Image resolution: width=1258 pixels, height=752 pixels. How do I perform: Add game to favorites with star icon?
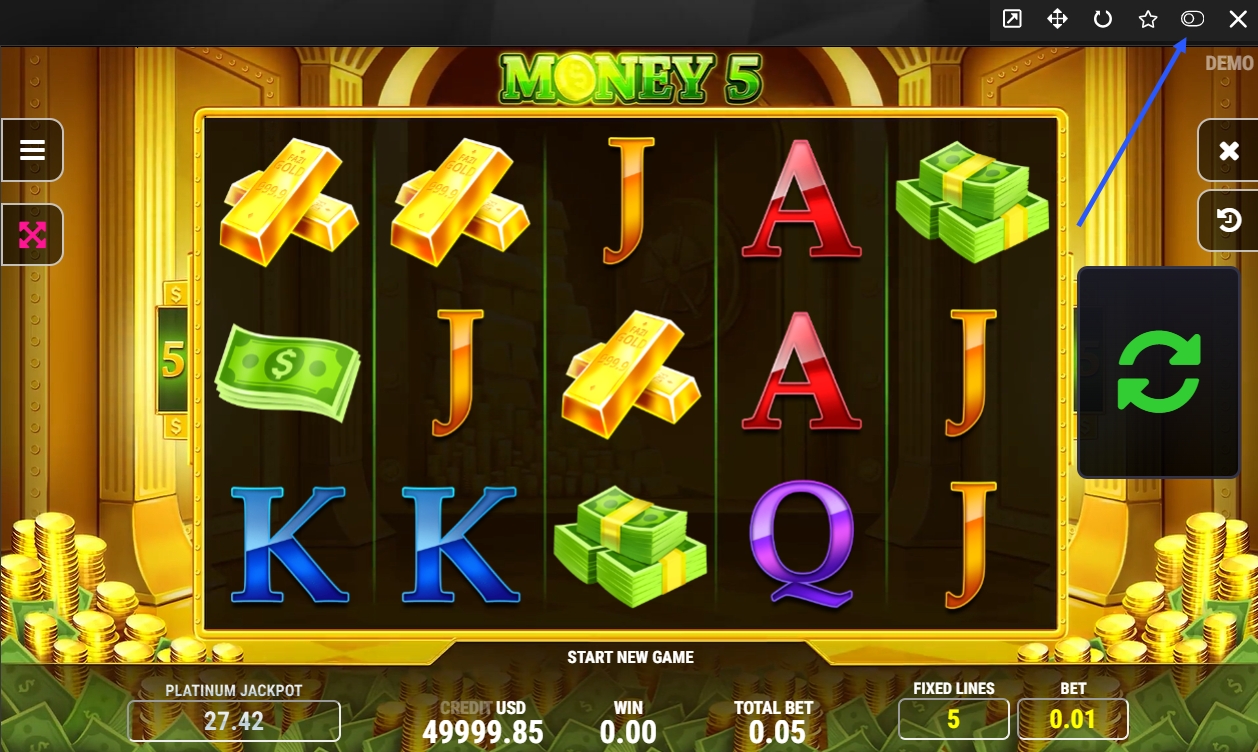(1147, 19)
